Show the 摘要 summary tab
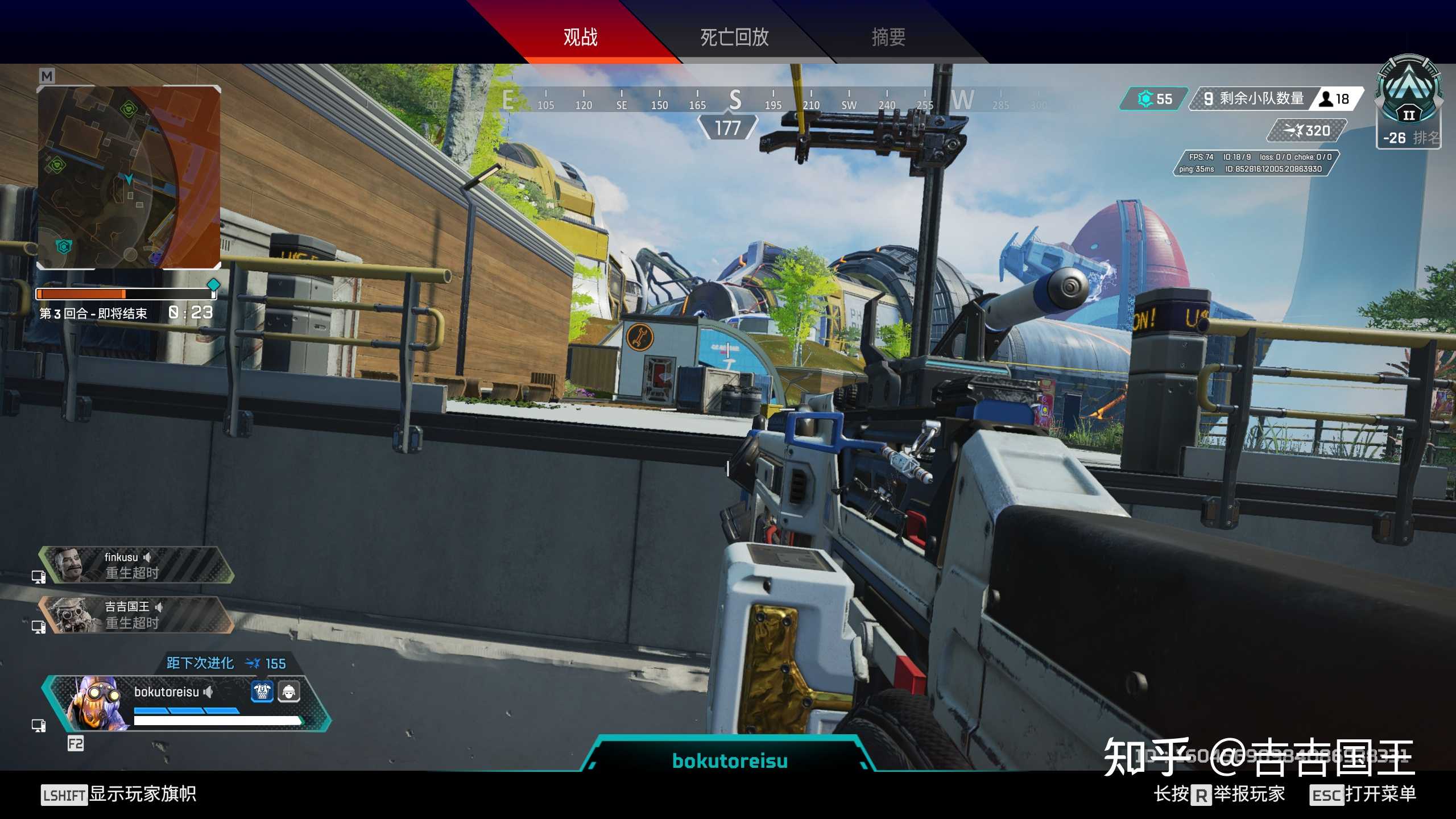 (x=888, y=38)
